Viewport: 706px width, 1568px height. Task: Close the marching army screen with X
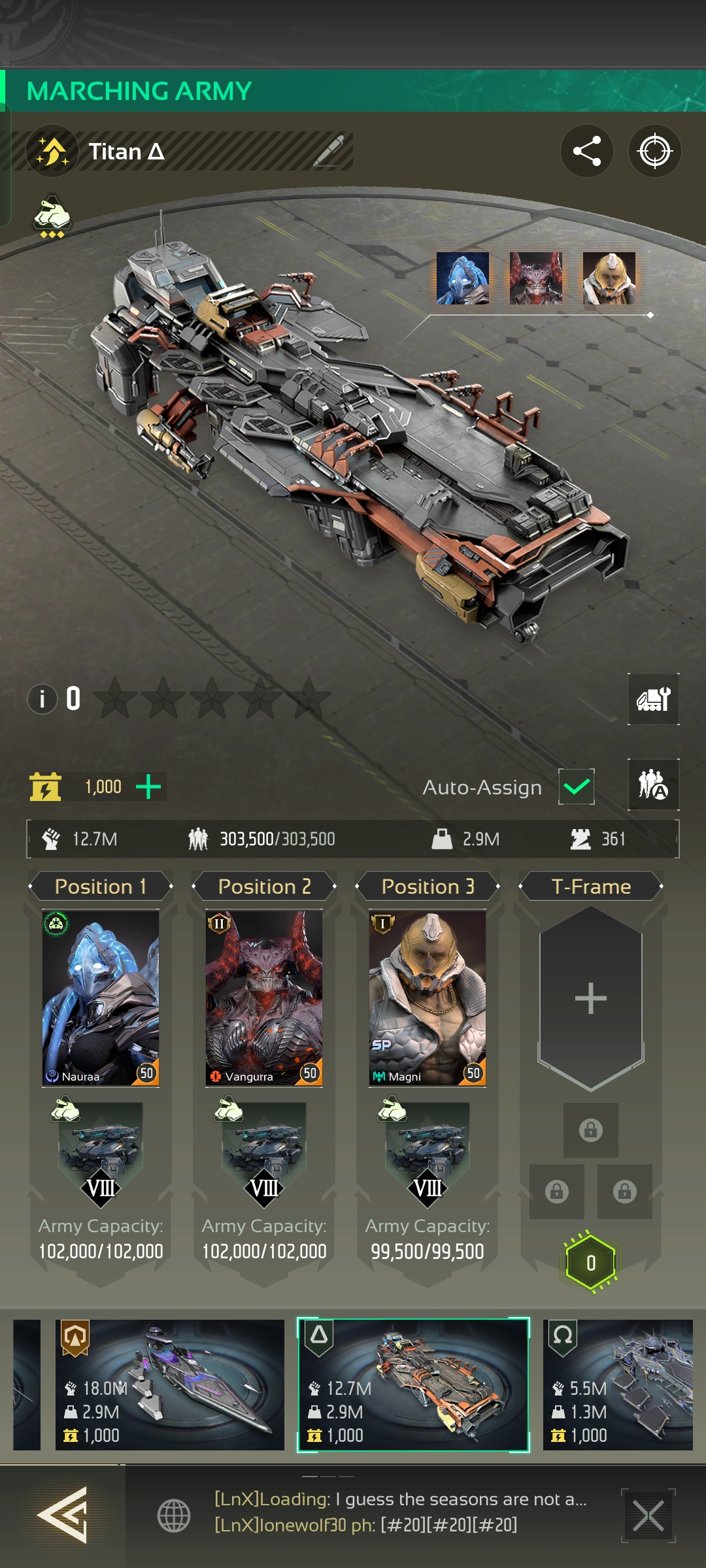pos(648,1516)
